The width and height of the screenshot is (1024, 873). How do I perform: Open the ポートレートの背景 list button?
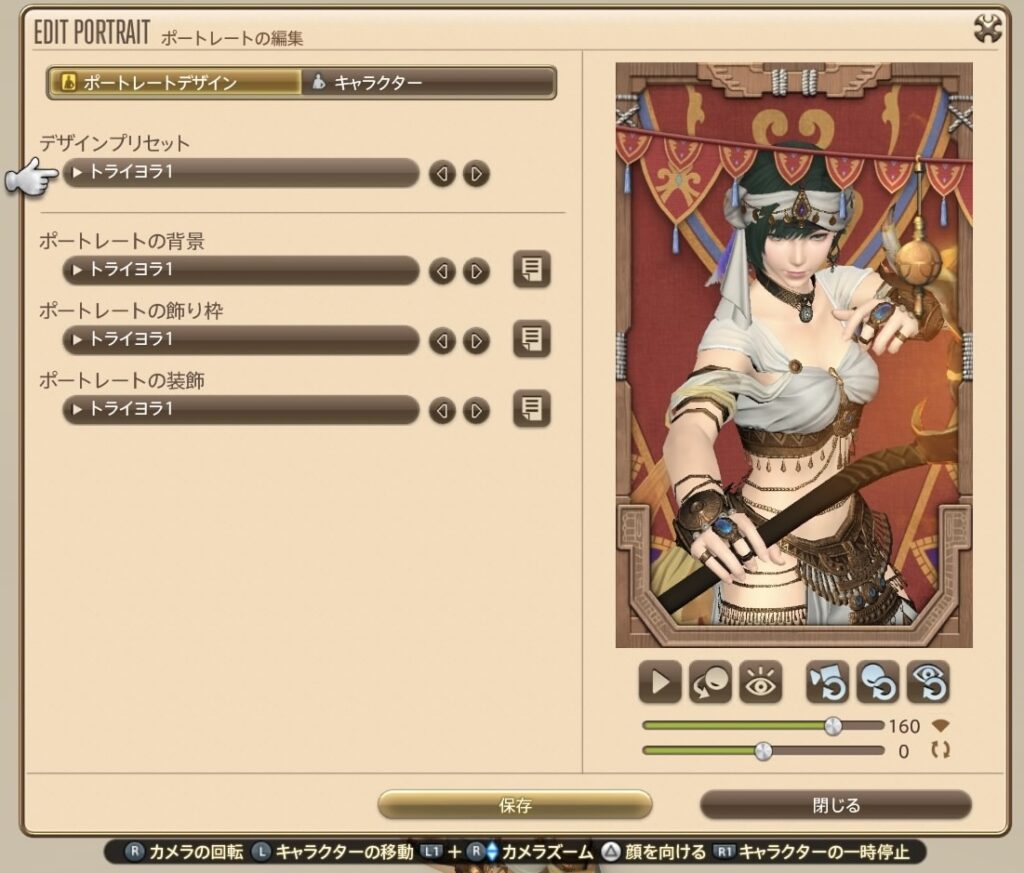[532, 270]
